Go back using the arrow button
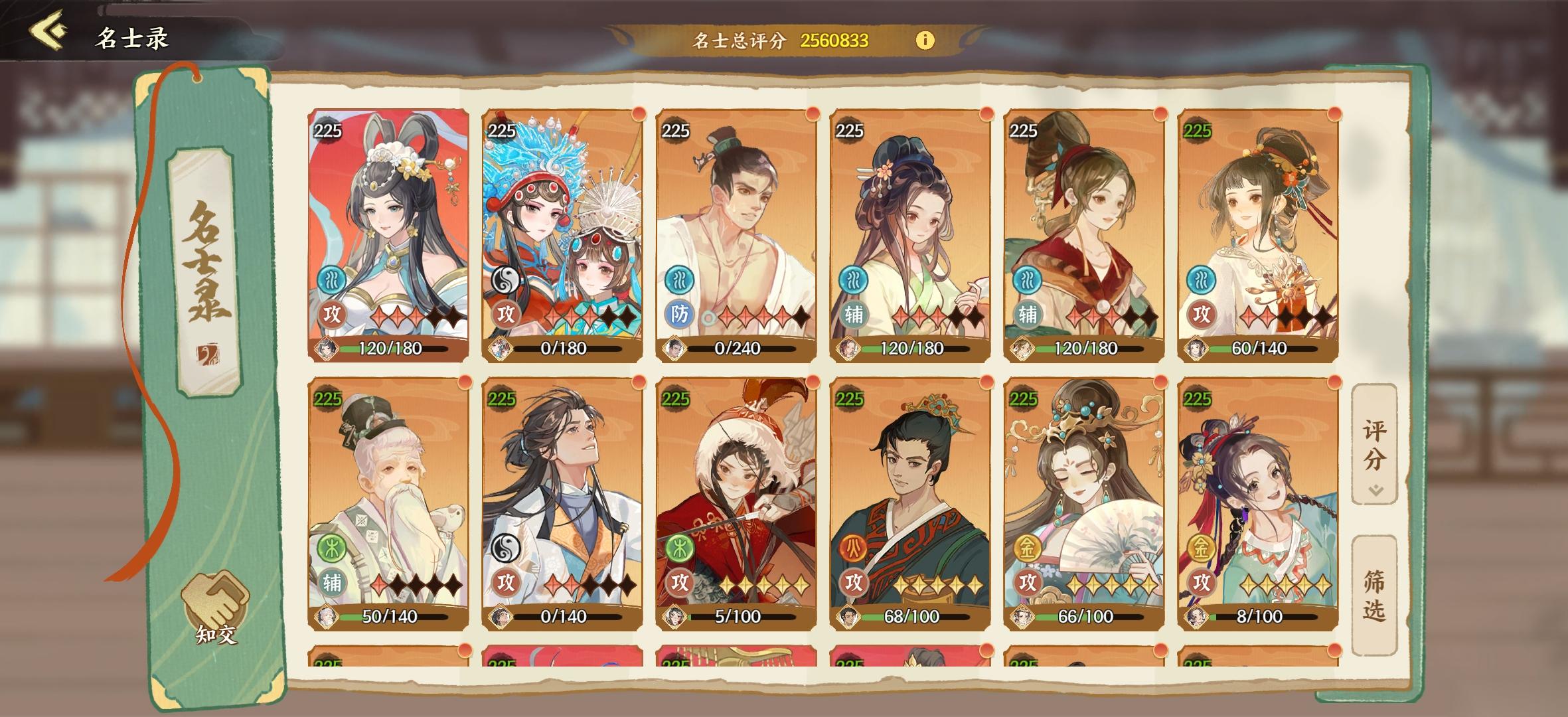 click(48, 31)
